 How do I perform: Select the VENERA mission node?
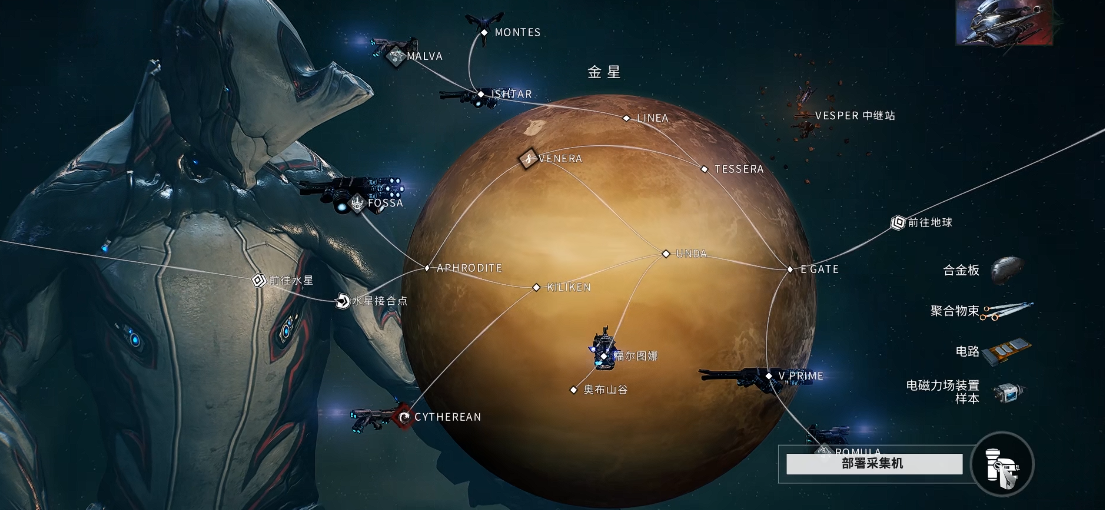[x=528, y=158]
